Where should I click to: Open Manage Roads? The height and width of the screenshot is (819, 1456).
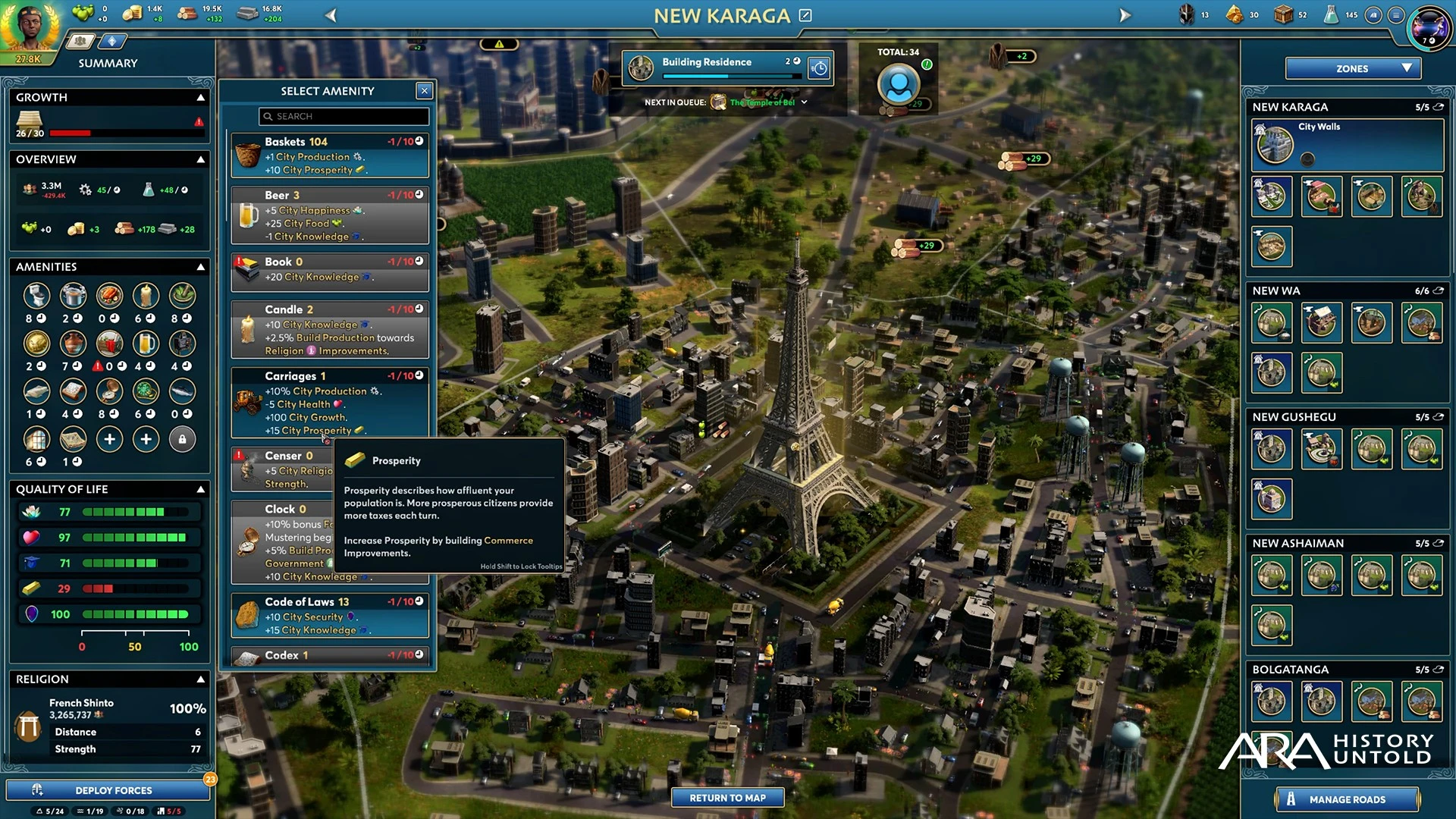(x=1347, y=799)
